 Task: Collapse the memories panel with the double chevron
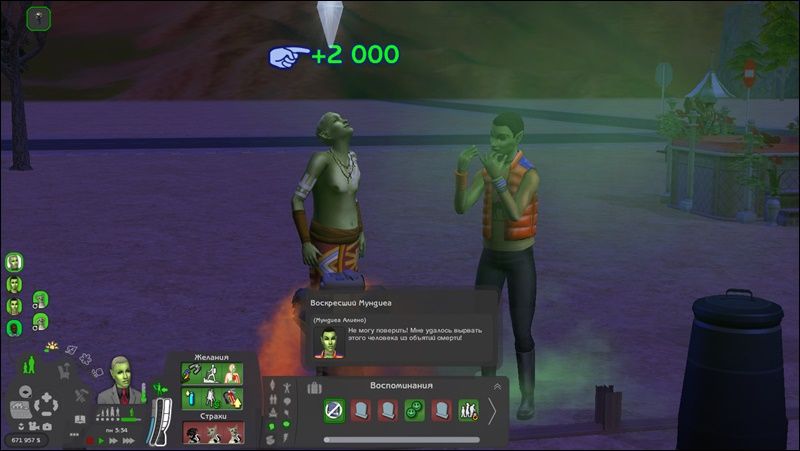[x=497, y=386]
